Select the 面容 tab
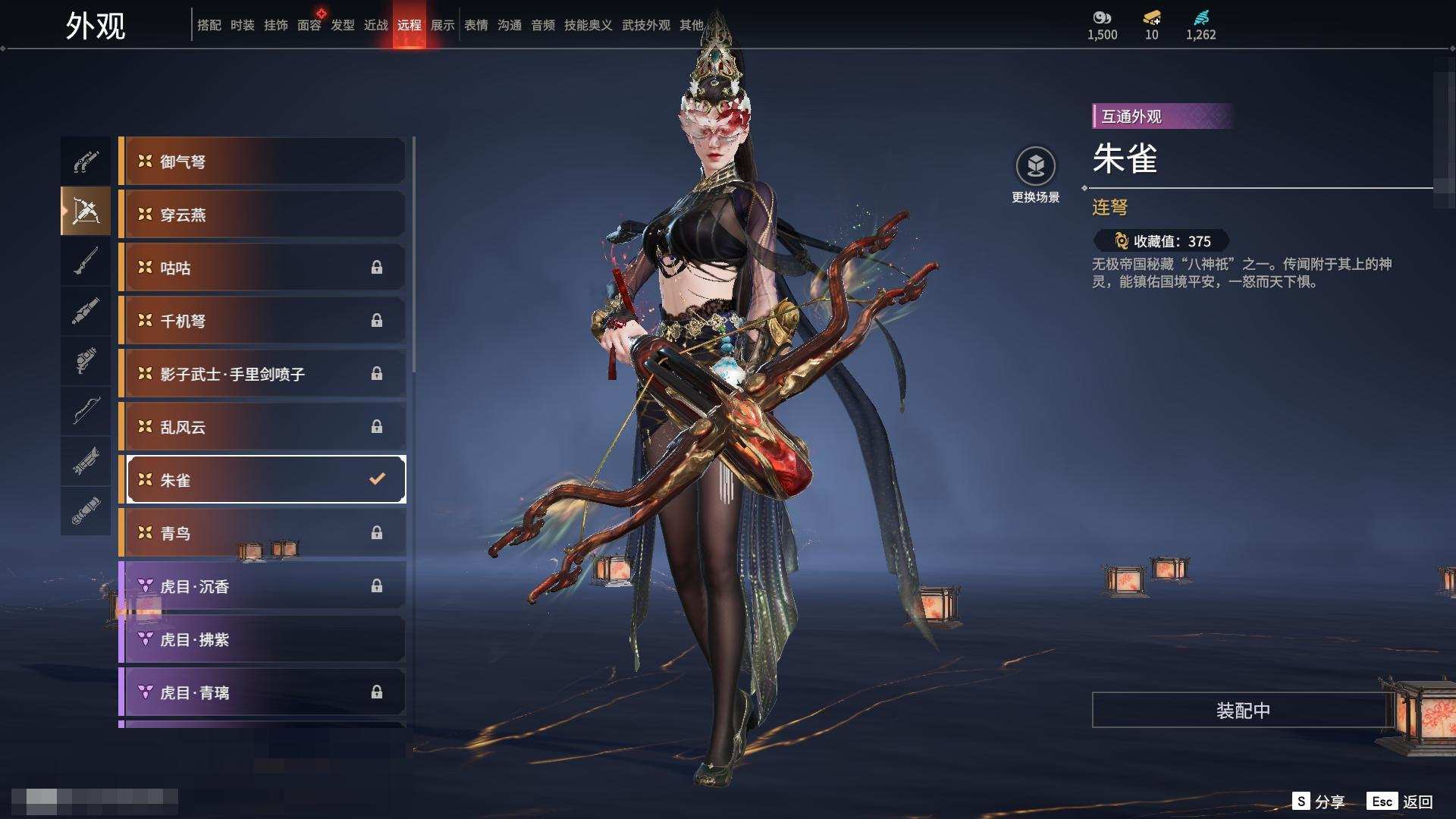The height and width of the screenshot is (819, 1456). (x=309, y=25)
